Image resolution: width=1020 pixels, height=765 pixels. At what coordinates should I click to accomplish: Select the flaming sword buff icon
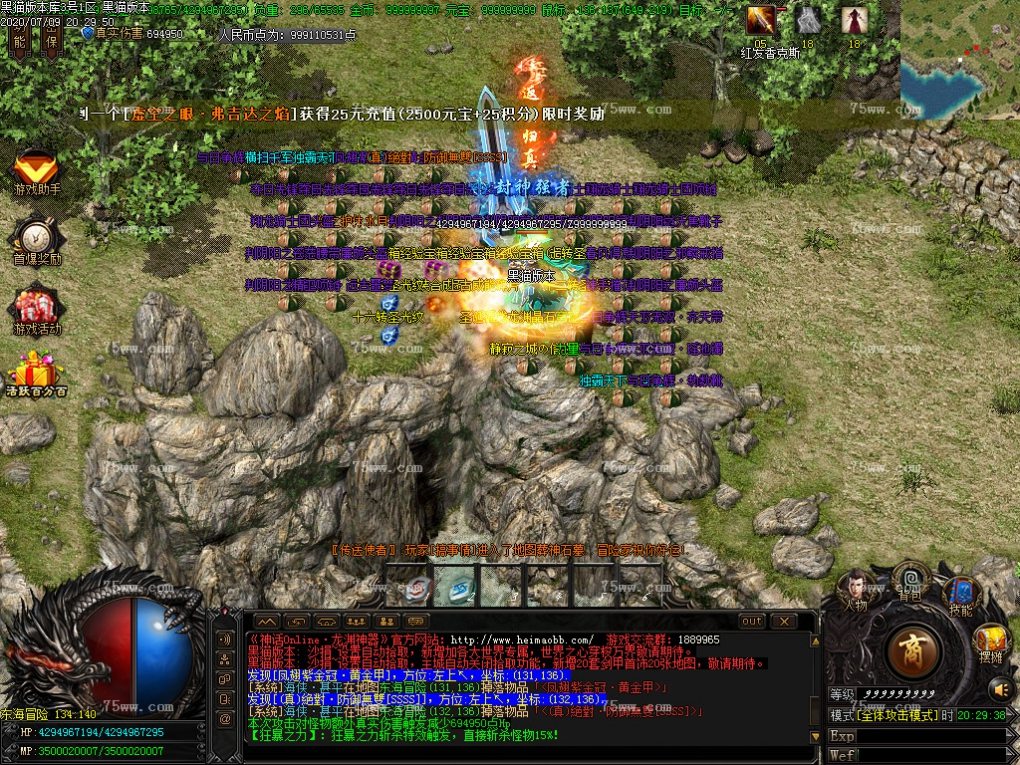[761, 20]
